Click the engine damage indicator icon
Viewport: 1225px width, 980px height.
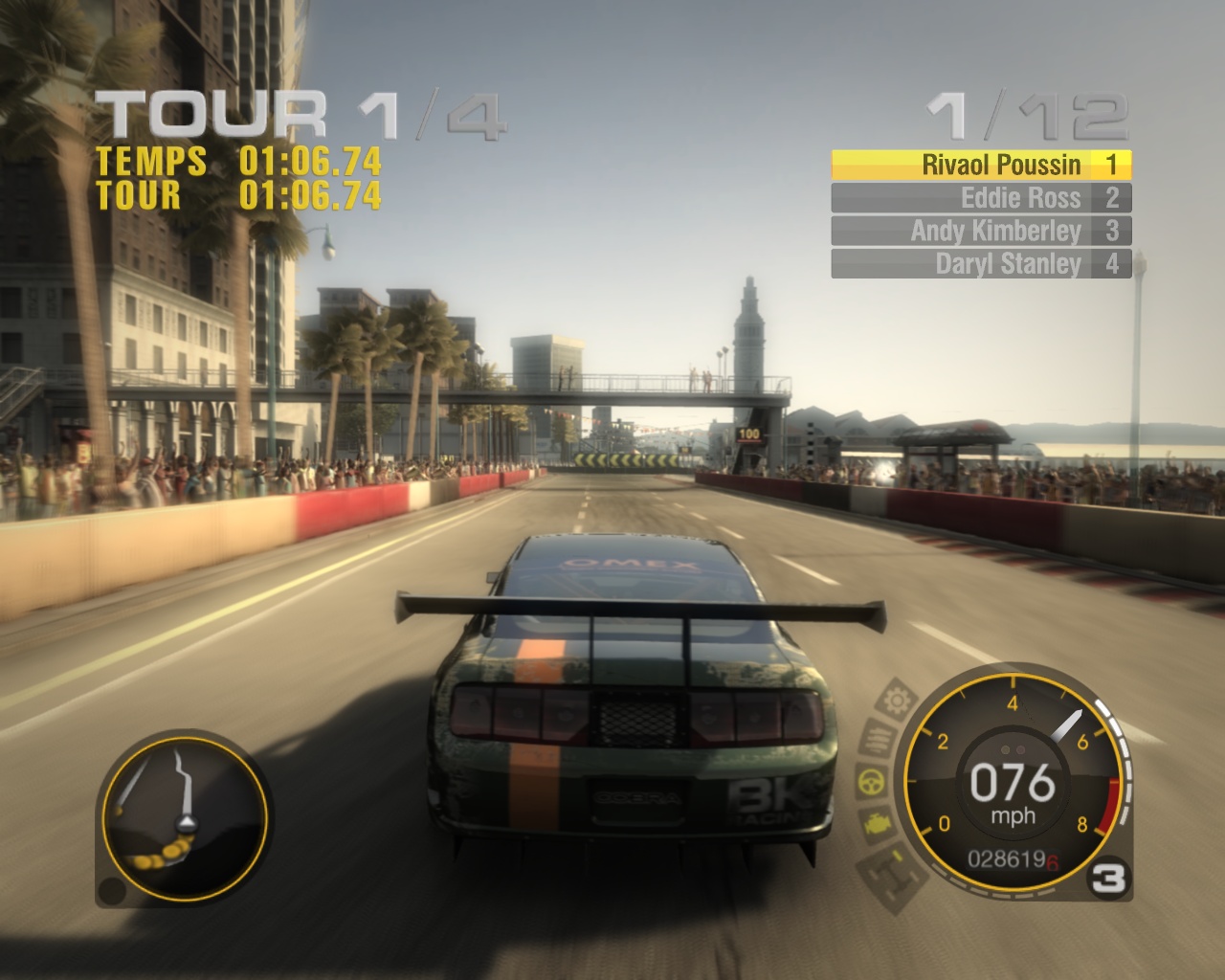[x=876, y=822]
